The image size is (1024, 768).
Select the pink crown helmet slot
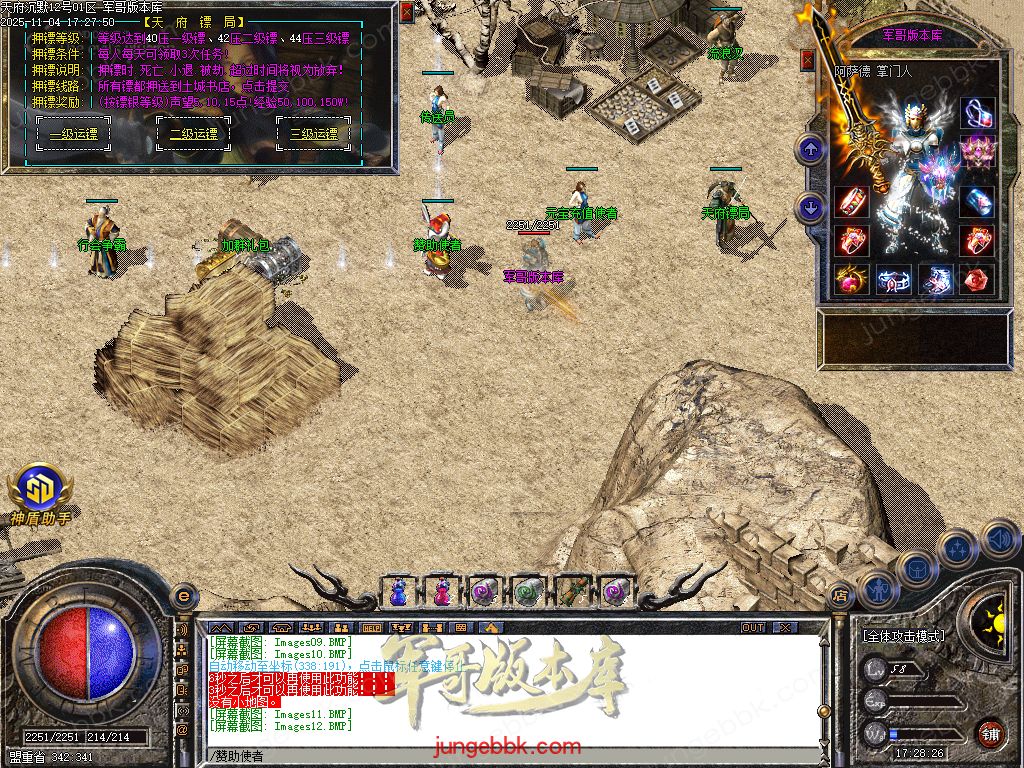pyautogui.click(x=977, y=153)
